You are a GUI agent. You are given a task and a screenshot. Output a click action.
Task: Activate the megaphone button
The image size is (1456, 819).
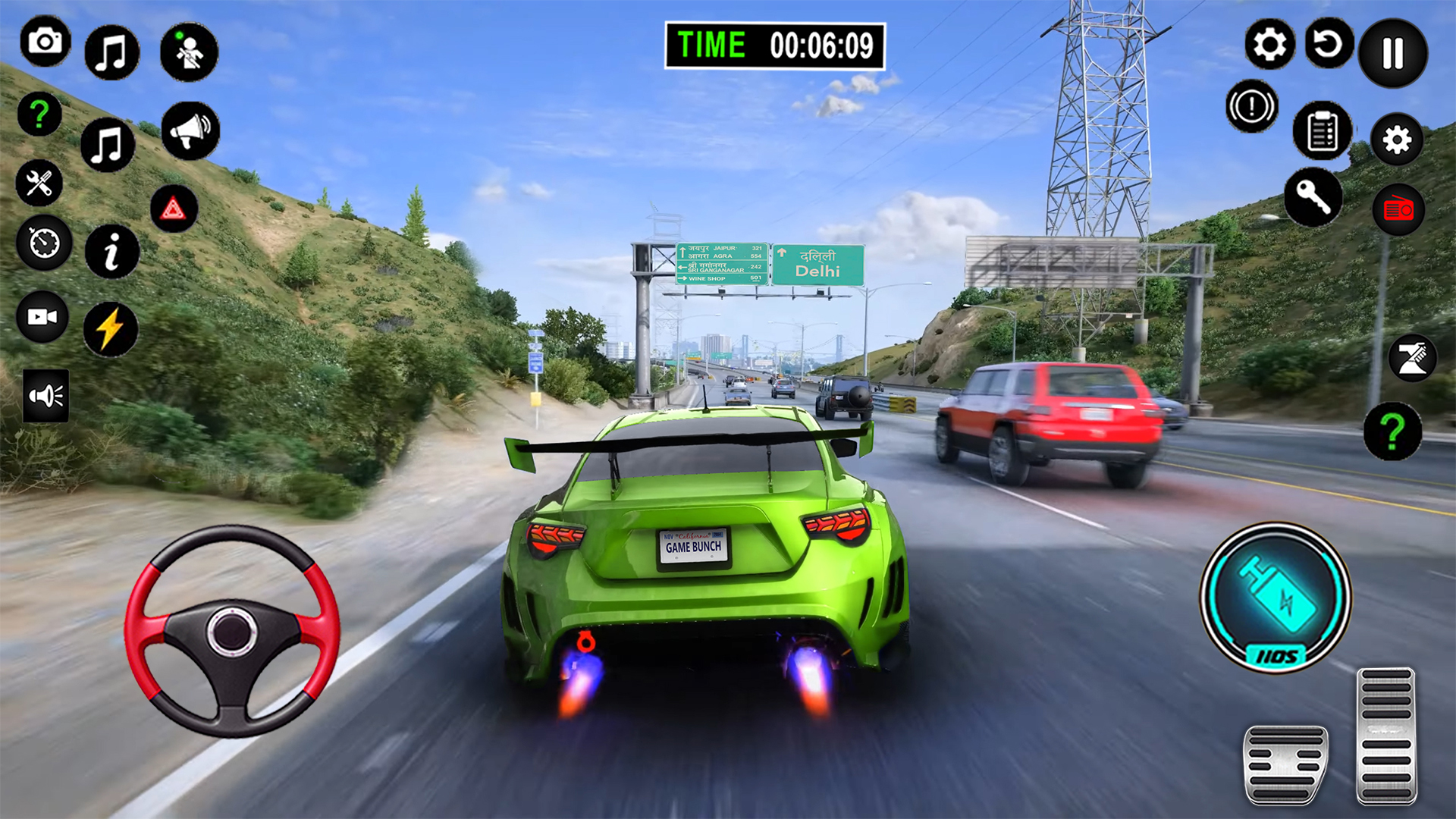pyautogui.click(x=190, y=131)
